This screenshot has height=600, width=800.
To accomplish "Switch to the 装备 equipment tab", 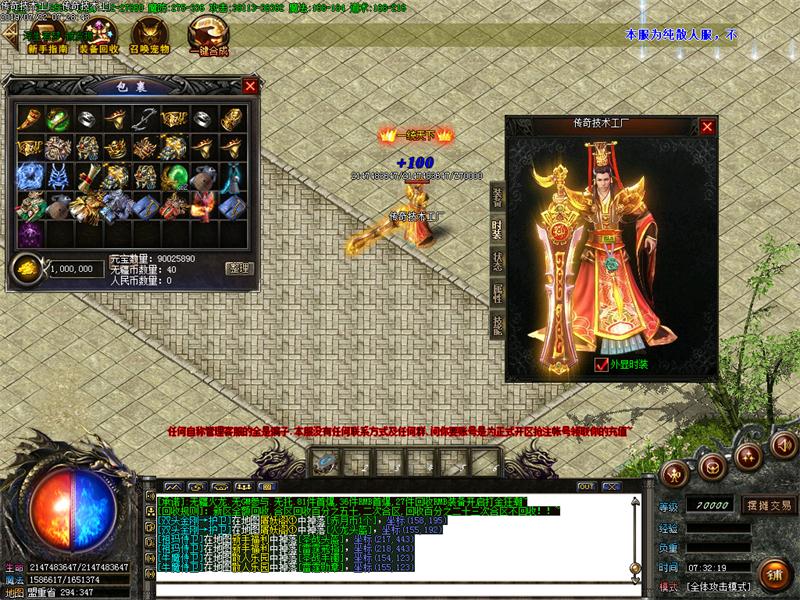I will pyautogui.click(x=497, y=197).
